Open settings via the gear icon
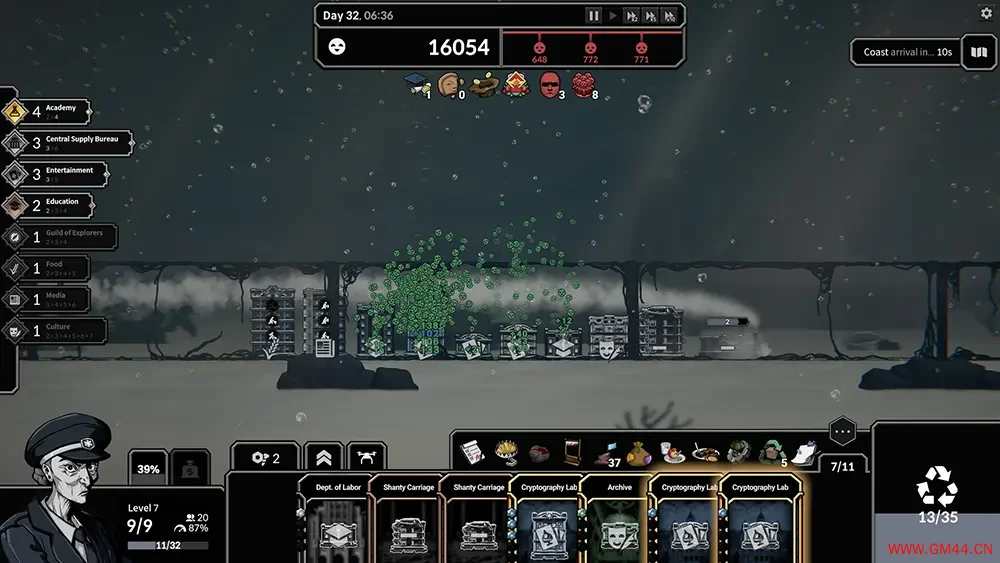The image size is (1000, 563). tap(986, 14)
